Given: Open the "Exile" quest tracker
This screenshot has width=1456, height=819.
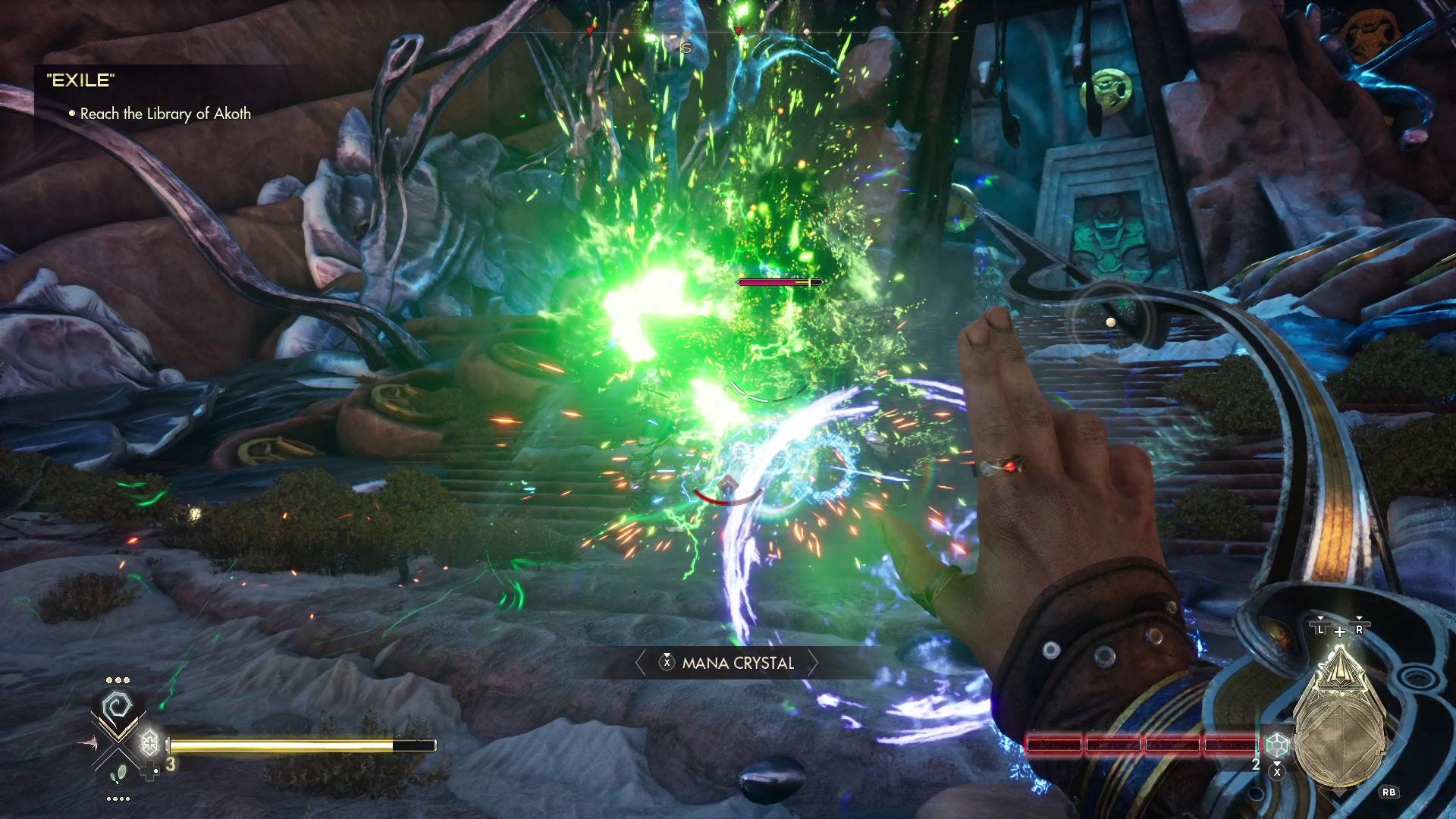Looking at the screenshot, I should 80,80.
